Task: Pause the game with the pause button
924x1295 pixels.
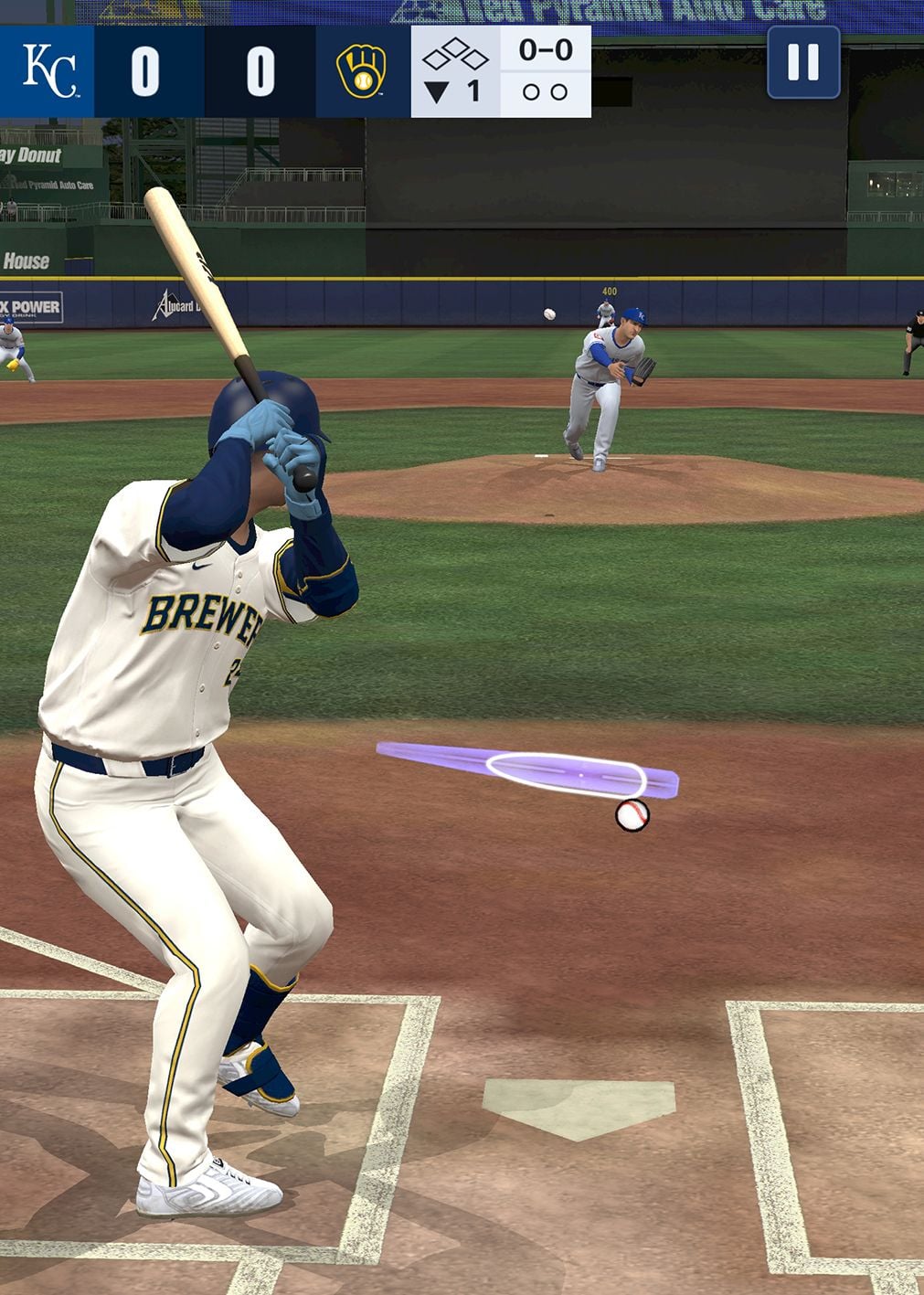Action: (x=803, y=62)
